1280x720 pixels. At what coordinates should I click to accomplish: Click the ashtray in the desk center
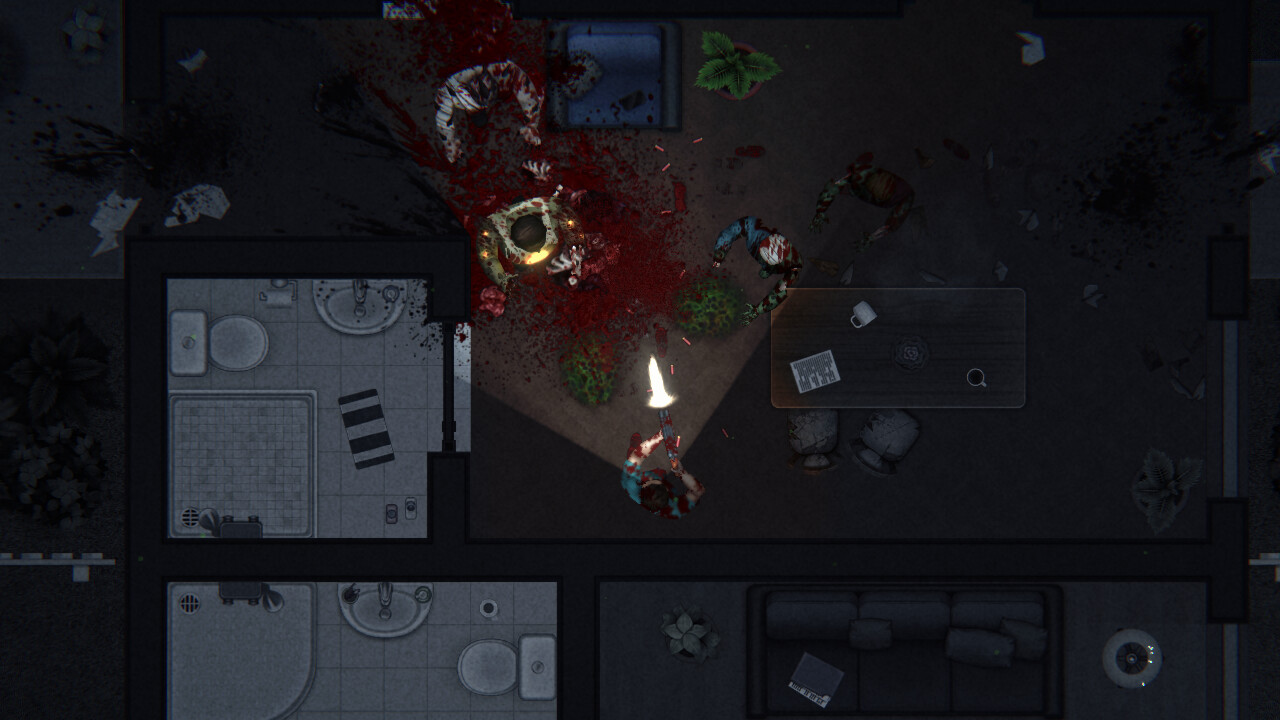(910, 353)
